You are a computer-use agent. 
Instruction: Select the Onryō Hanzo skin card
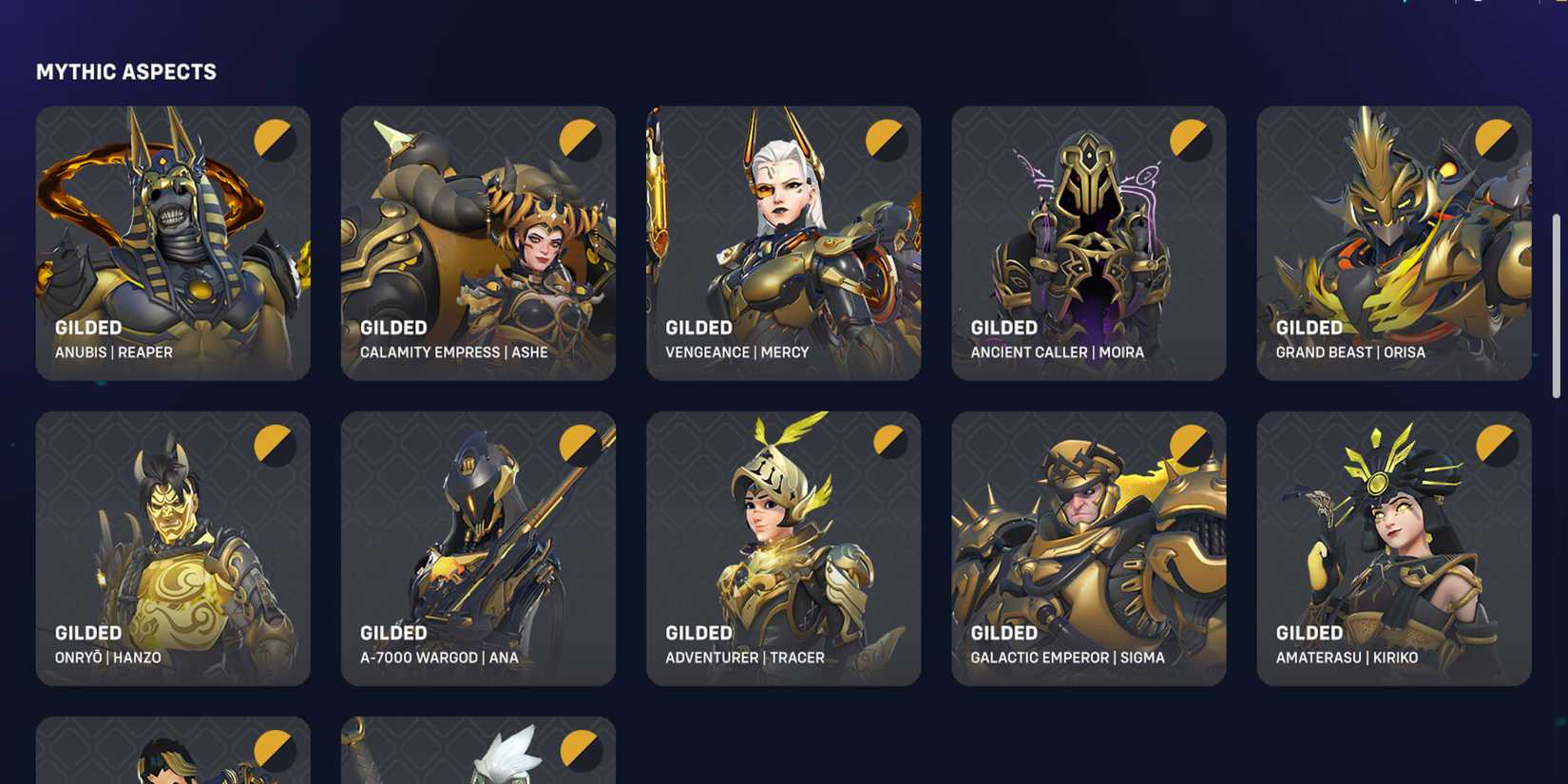pyautogui.click(x=173, y=546)
